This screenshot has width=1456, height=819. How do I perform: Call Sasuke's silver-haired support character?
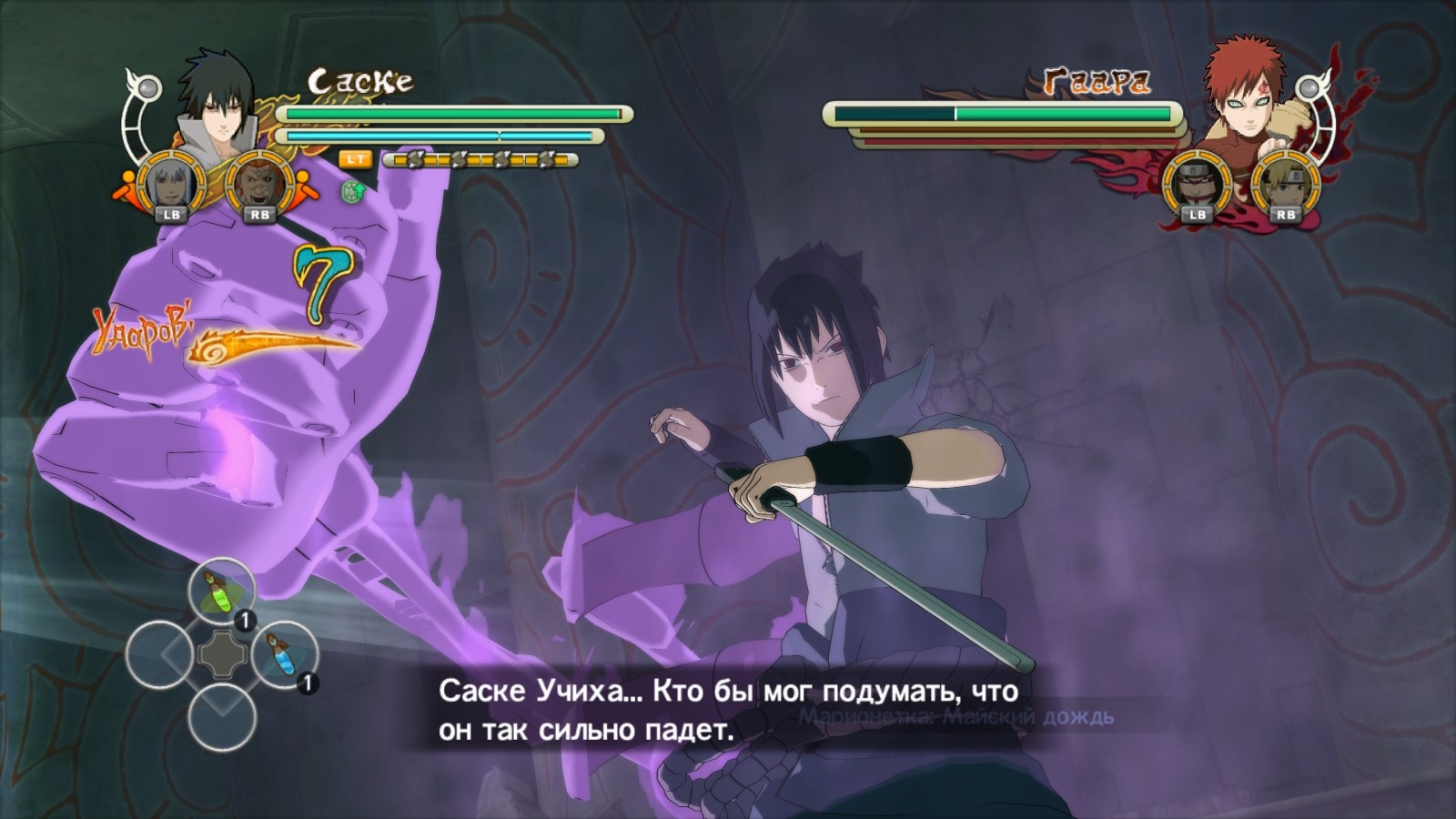170,184
